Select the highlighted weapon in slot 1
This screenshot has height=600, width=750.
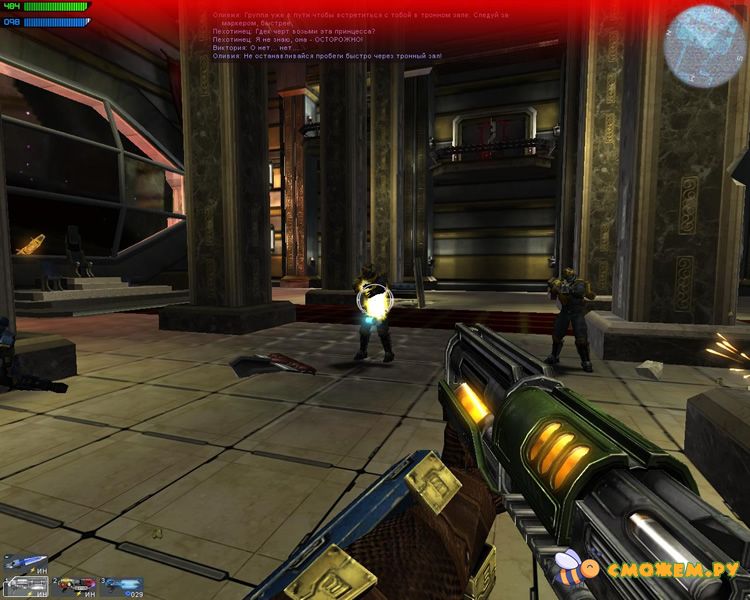point(25,585)
